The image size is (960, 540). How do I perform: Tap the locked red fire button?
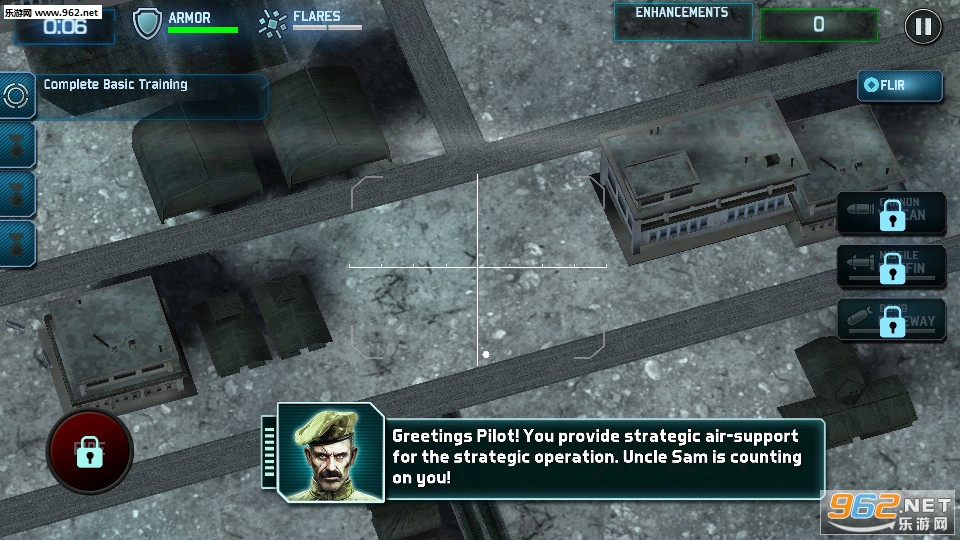click(89, 451)
